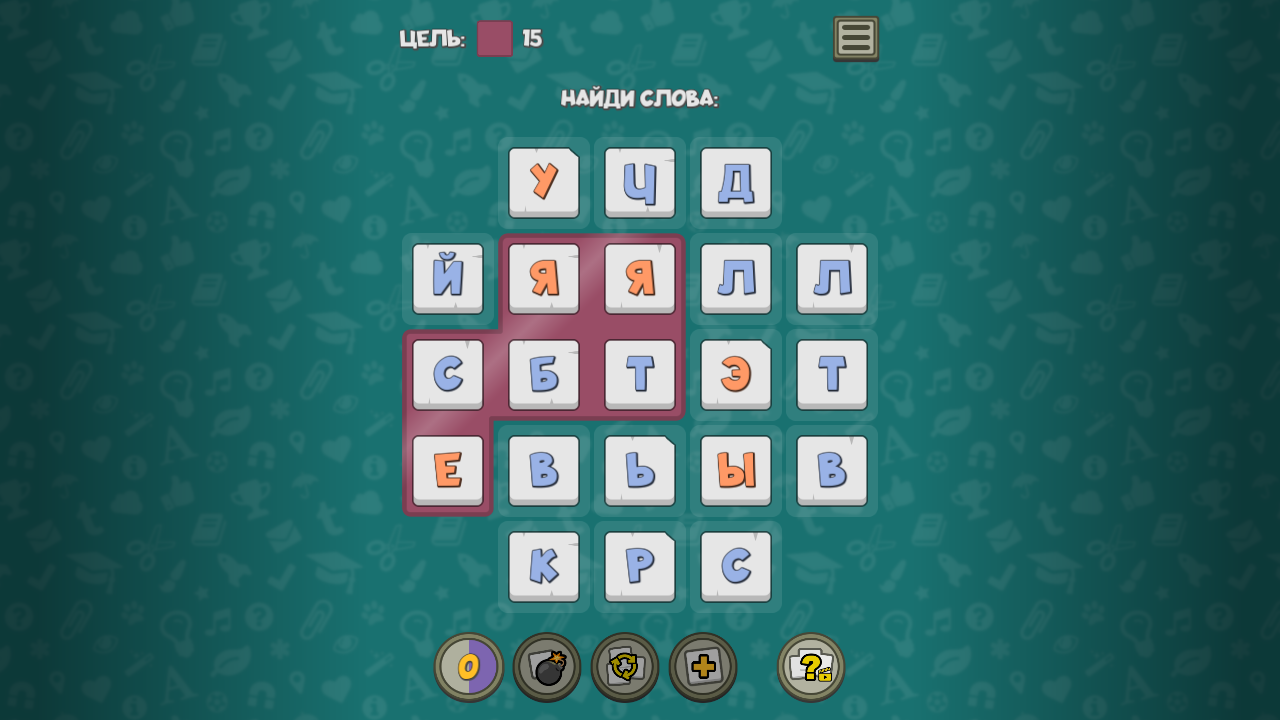Tap the question mark hint booster
This screenshot has width=1280, height=720.
tap(808, 666)
